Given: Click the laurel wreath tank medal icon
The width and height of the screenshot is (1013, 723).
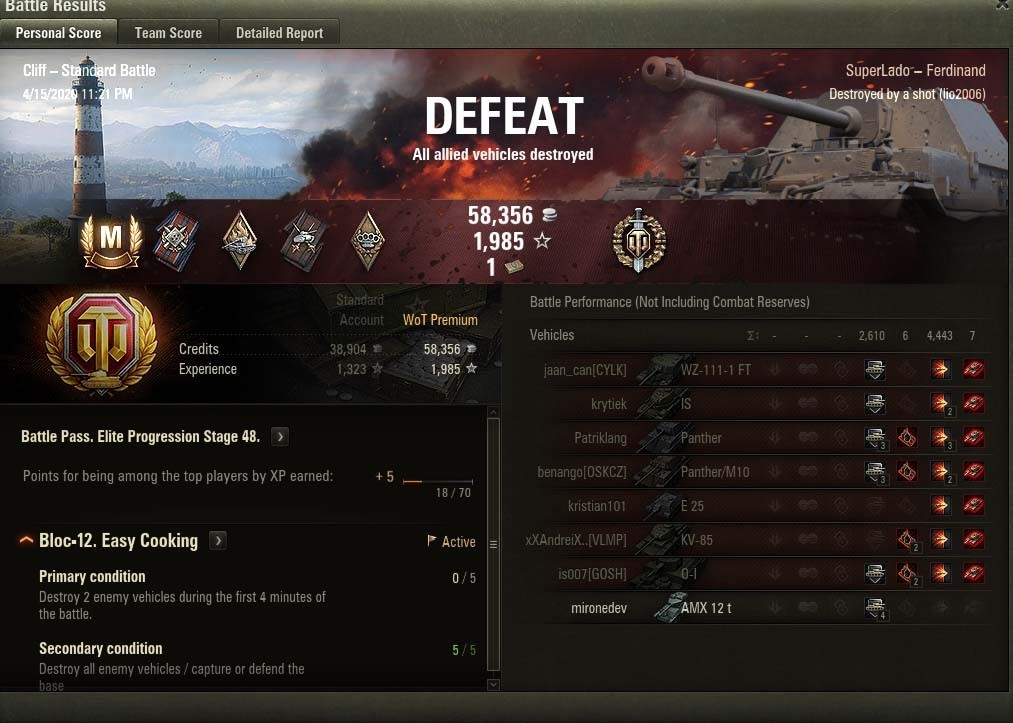Looking at the screenshot, I should pyautogui.click(x=639, y=240).
